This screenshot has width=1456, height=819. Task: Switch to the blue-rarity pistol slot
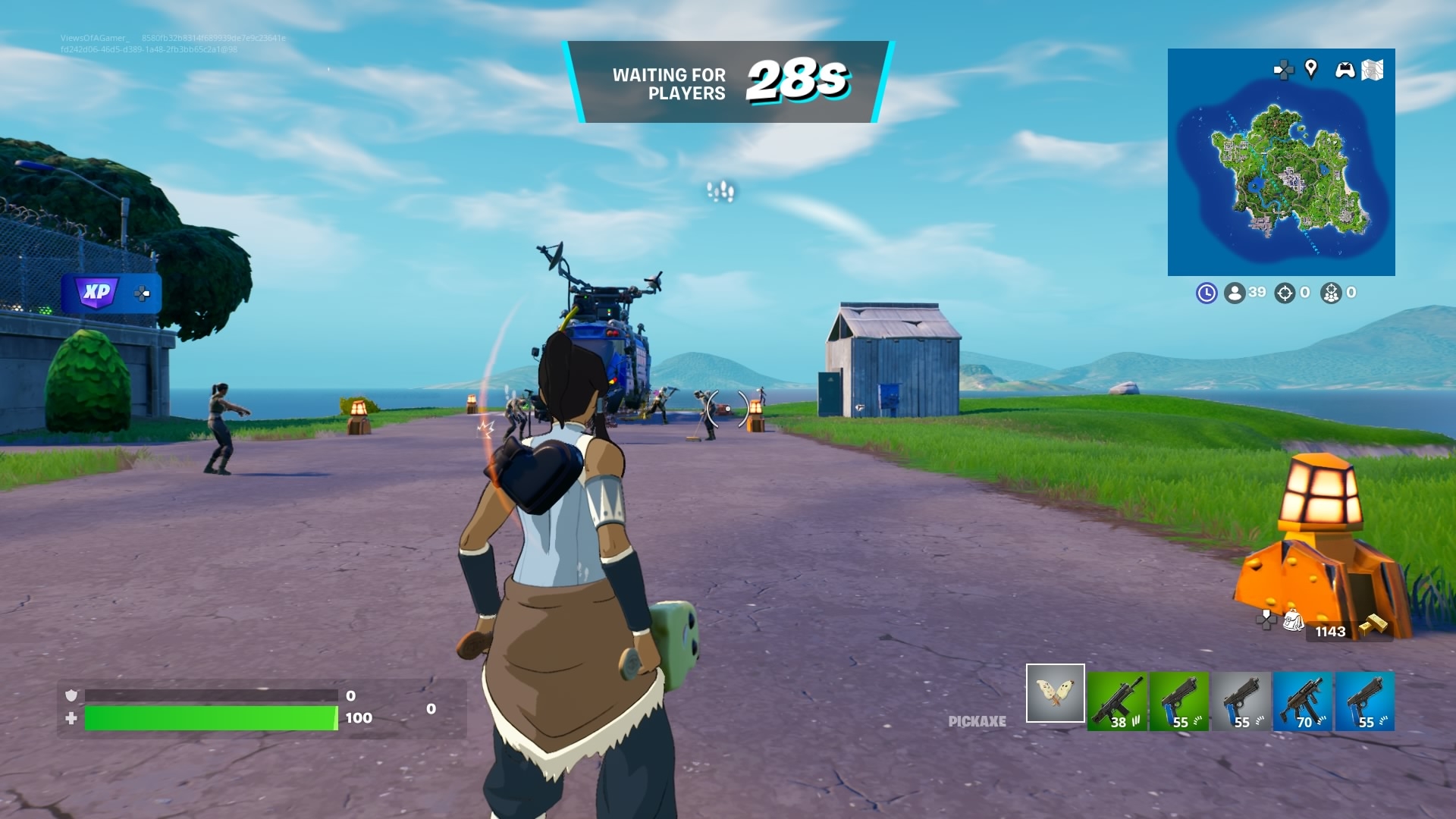point(1365,701)
